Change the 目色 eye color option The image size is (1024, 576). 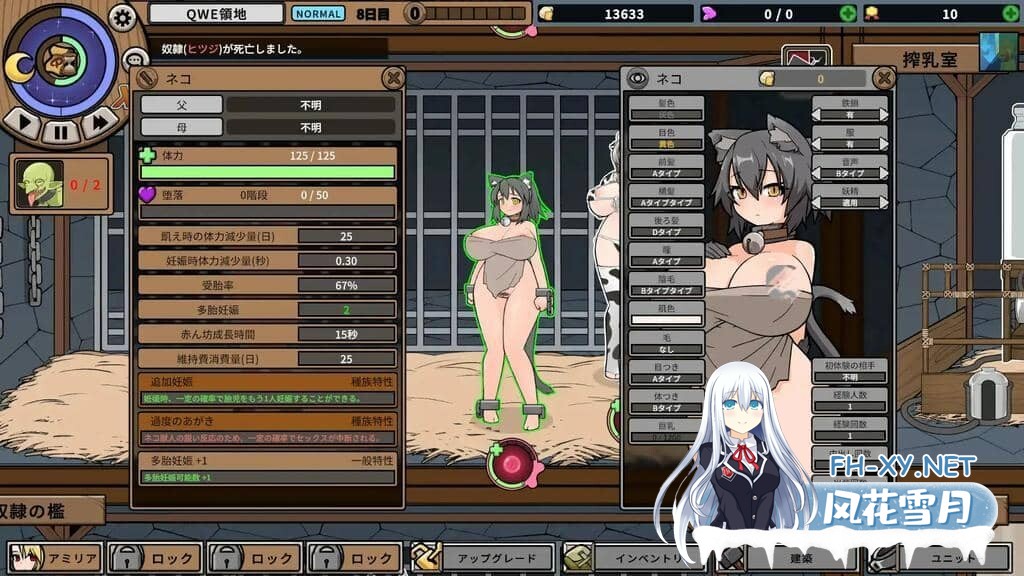tap(666, 137)
